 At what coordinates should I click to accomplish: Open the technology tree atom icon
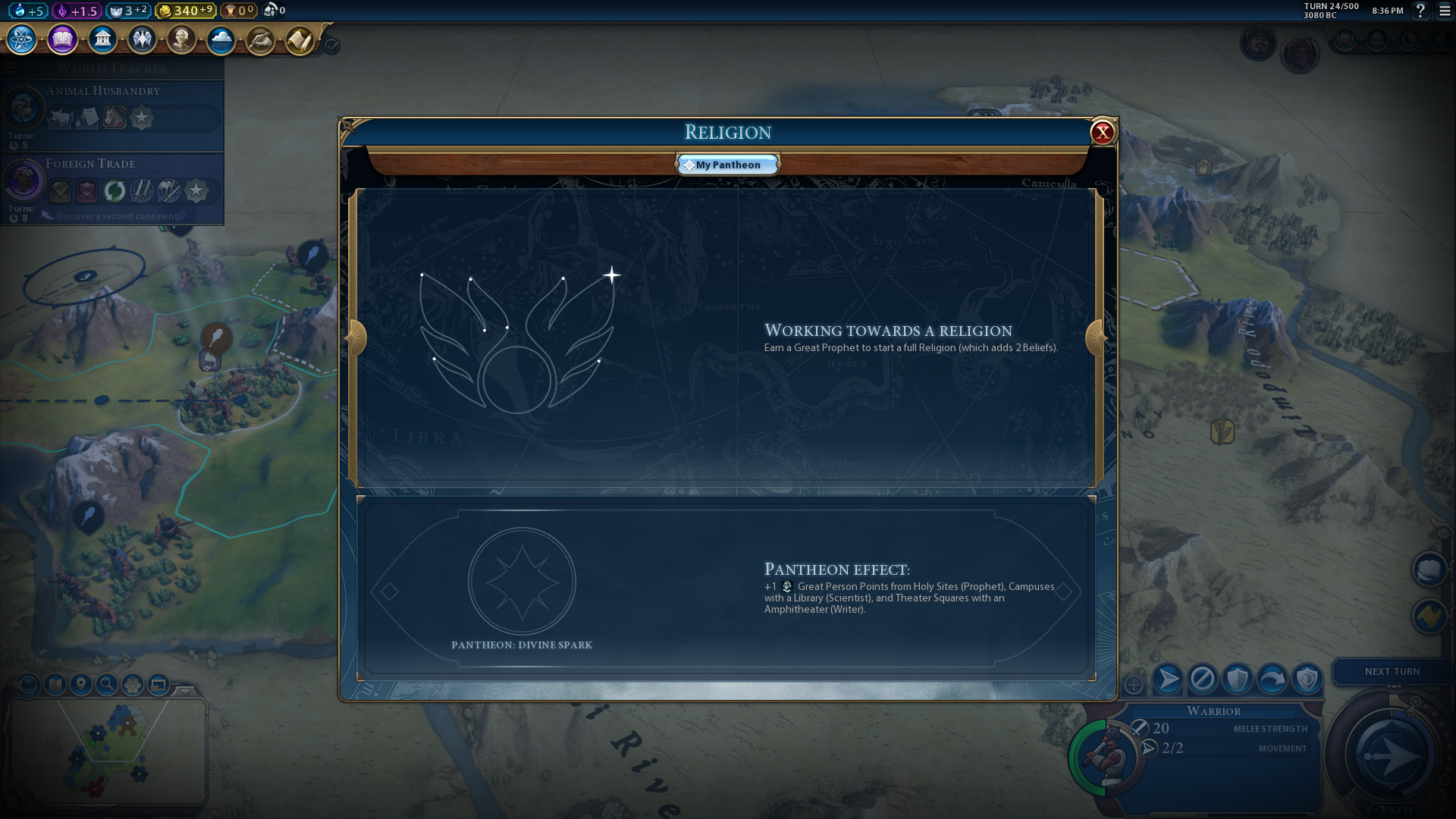[22, 39]
